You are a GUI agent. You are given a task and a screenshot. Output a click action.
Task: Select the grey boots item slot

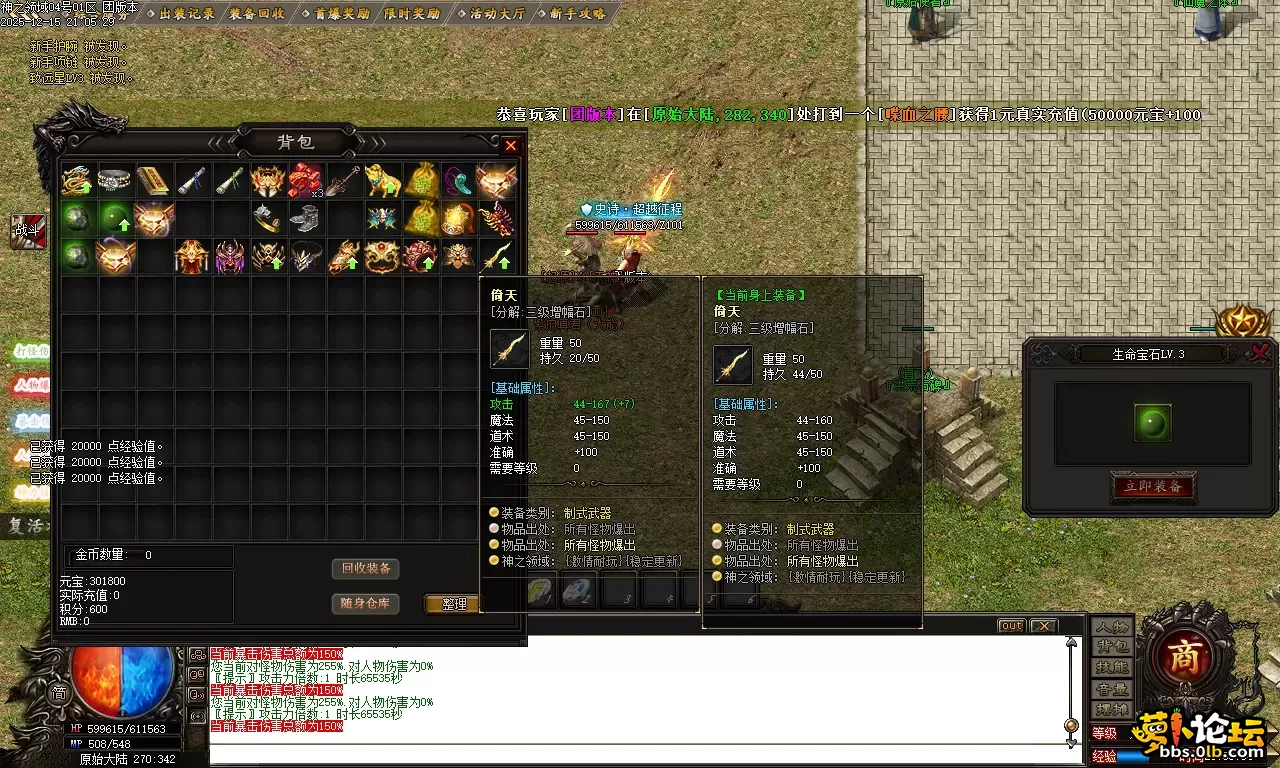click(304, 218)
